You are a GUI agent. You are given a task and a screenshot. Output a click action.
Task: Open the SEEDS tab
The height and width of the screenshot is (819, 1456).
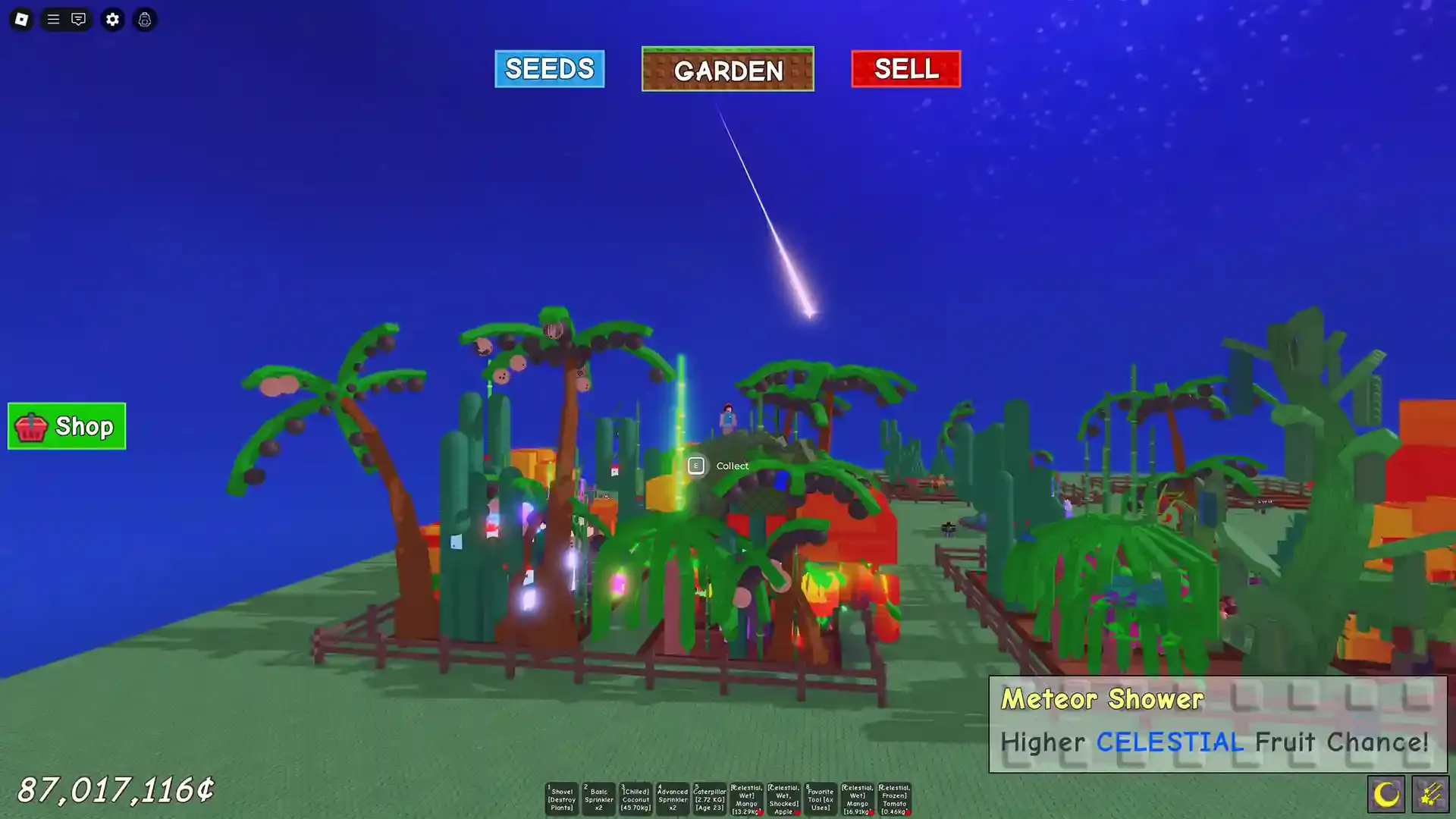549,69
